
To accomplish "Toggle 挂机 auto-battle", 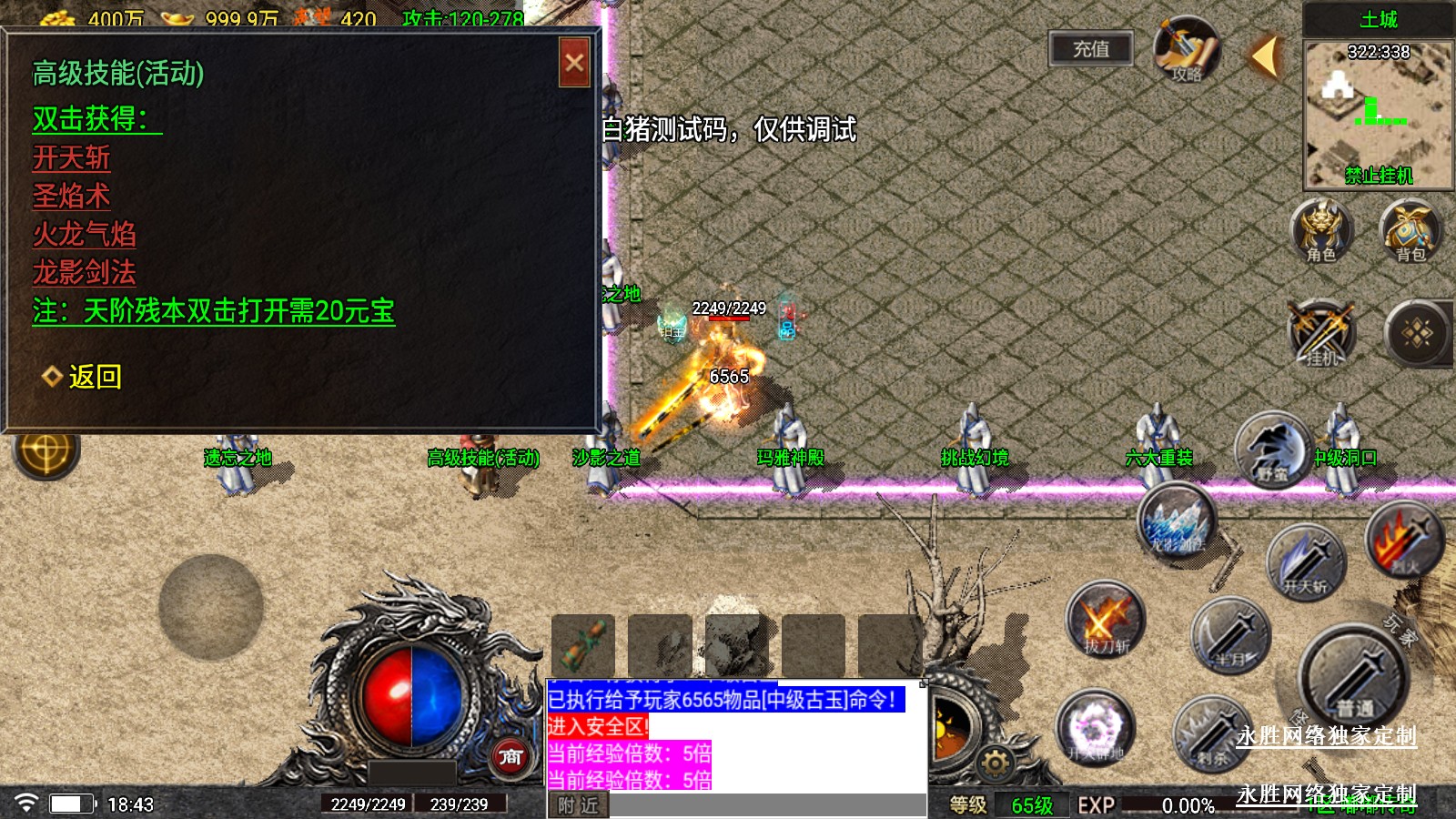I will (1321, 334).
